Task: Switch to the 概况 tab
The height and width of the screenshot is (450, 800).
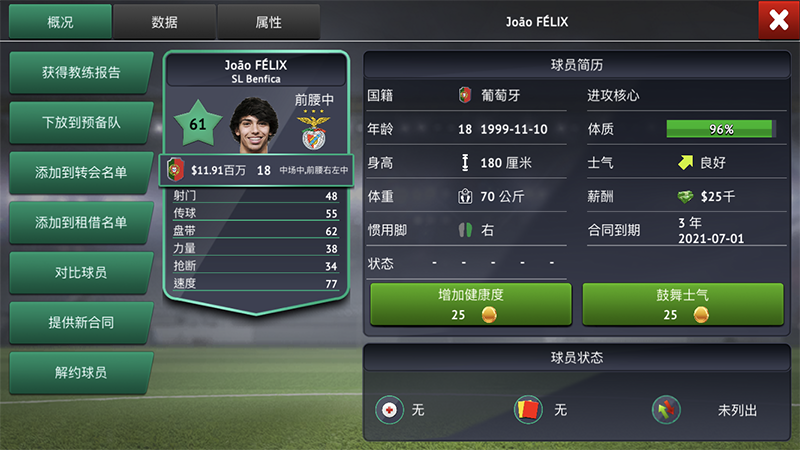Action: pos(60,21)
